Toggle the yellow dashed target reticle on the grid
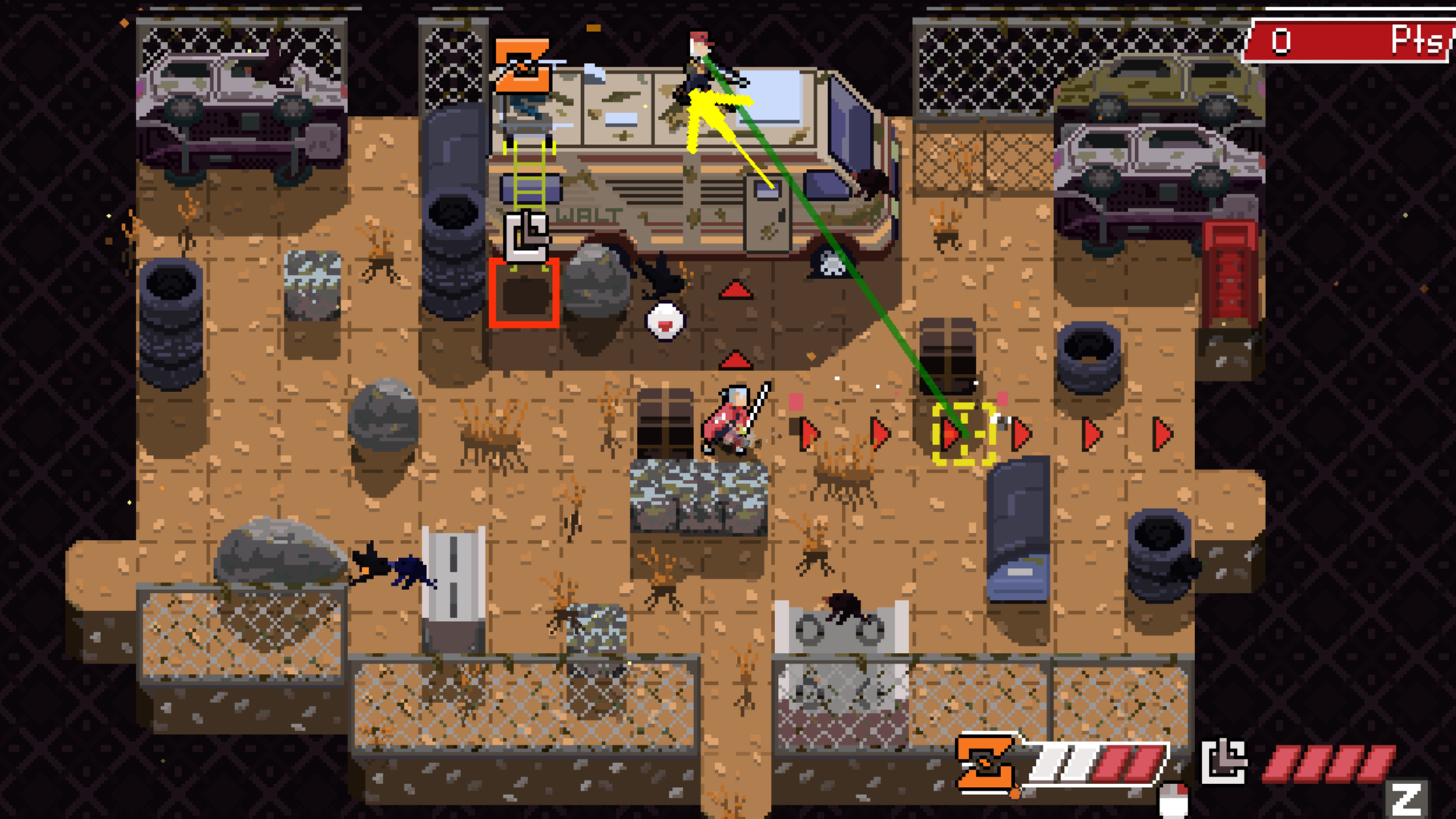This screenshot has height=819, width=1456. 965,435
